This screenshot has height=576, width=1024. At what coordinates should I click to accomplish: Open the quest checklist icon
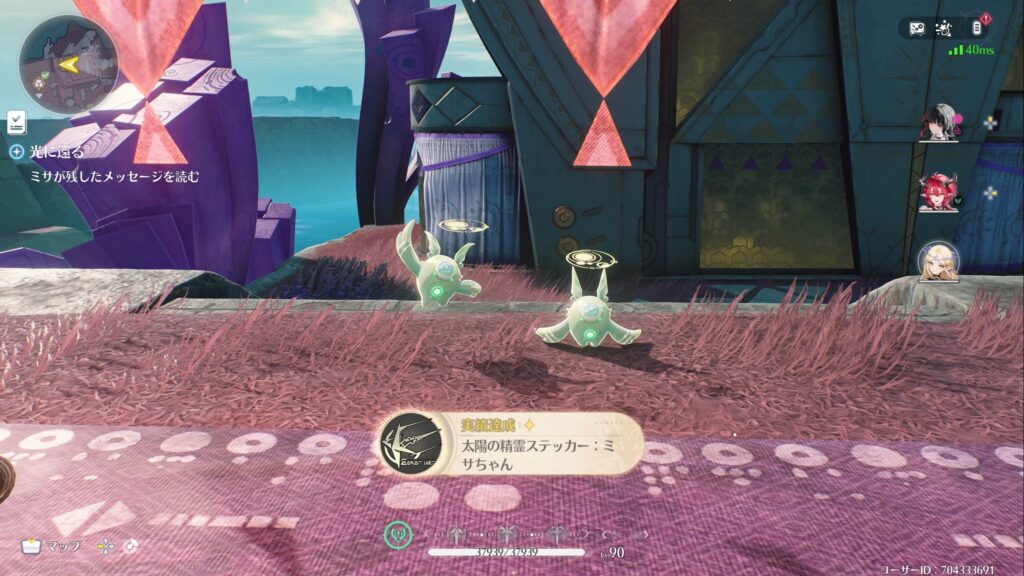coord(16,122)
